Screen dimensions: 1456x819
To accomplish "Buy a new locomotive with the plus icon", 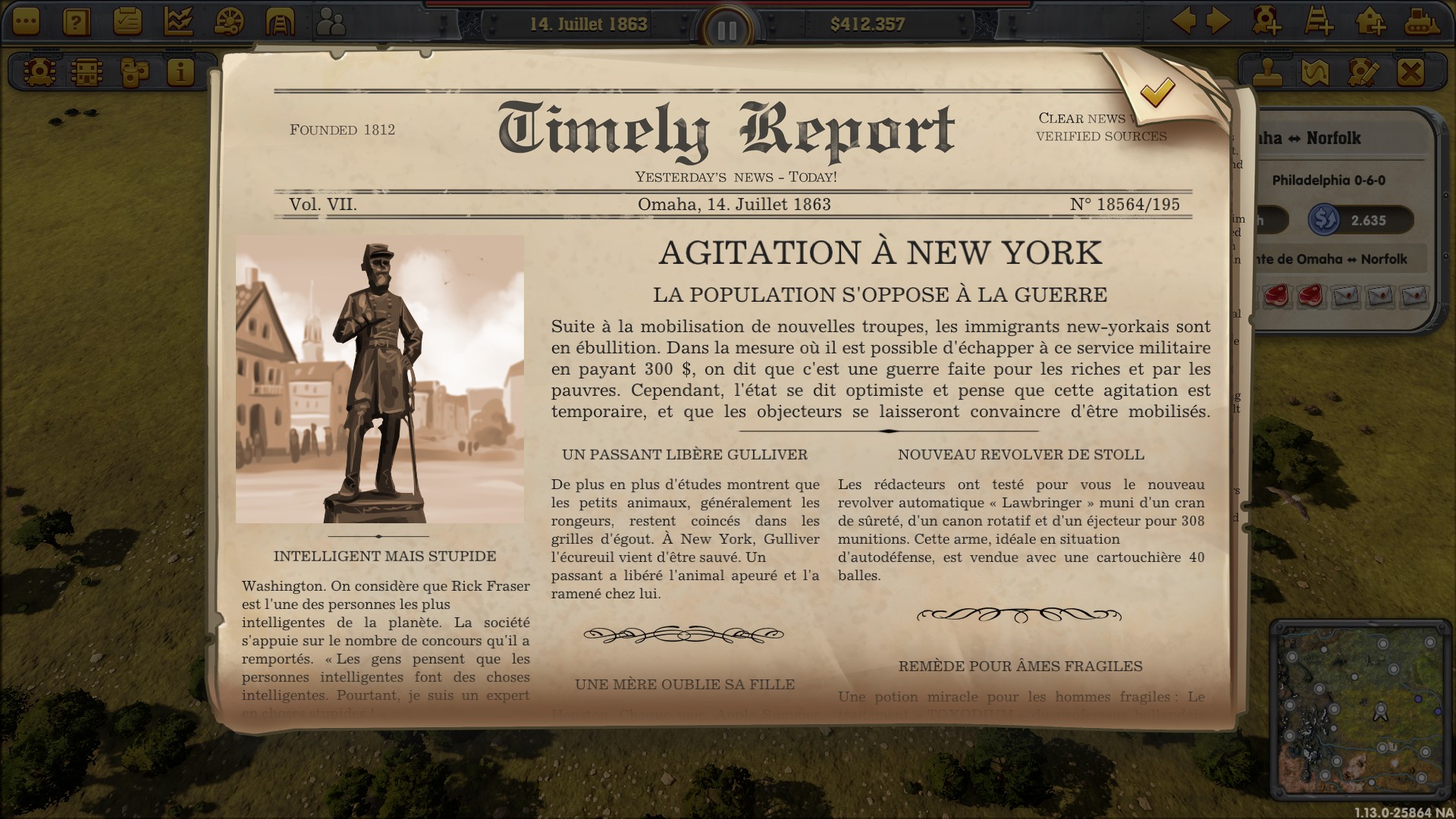I will click(x=1267, y=20).
